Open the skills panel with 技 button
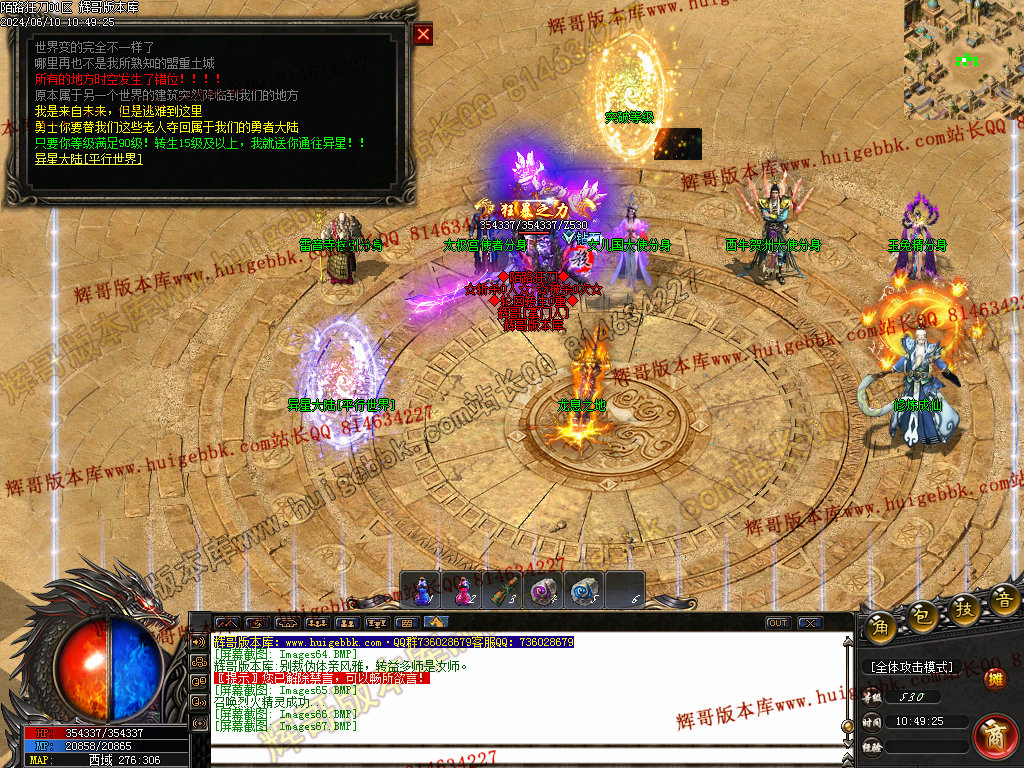 click(963, 609)
